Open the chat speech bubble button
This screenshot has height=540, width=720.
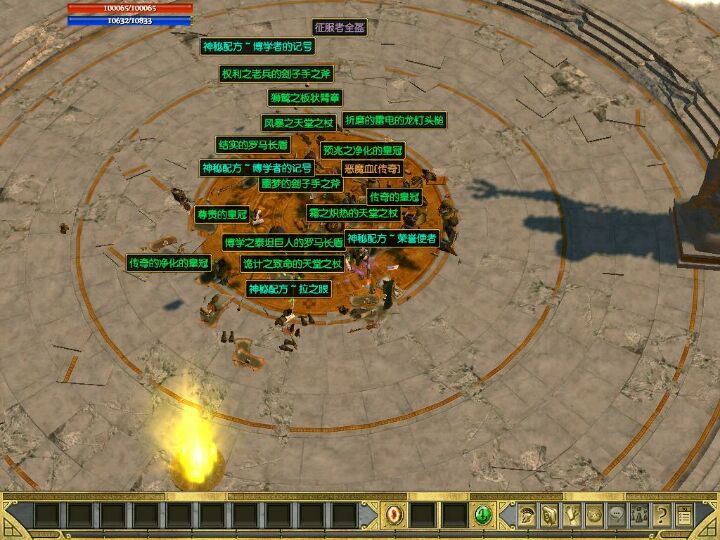[x=616, y=516]
